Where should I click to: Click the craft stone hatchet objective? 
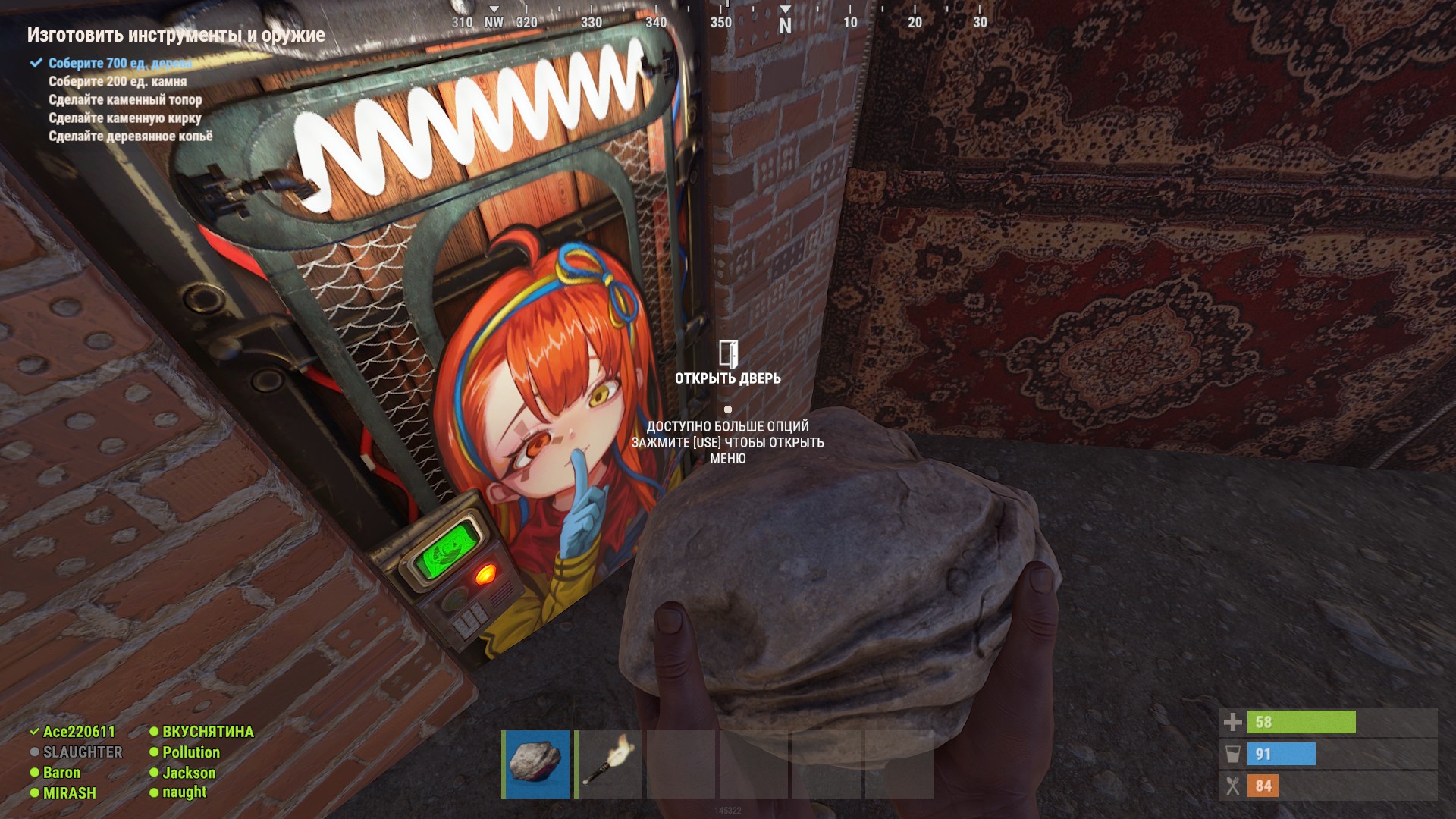click(125, 99)
